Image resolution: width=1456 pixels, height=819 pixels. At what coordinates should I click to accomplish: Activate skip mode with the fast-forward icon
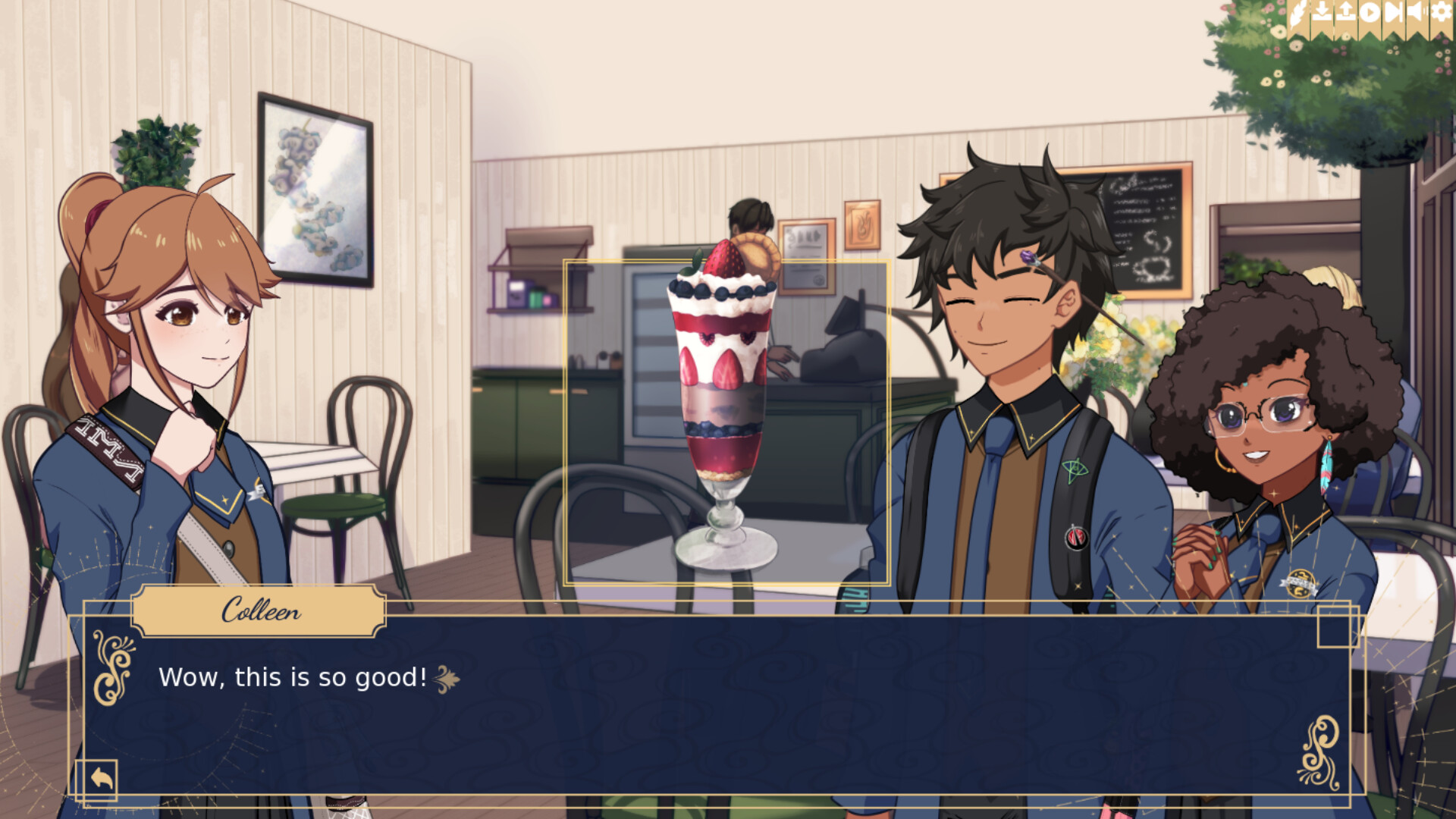click(1394, 11)
